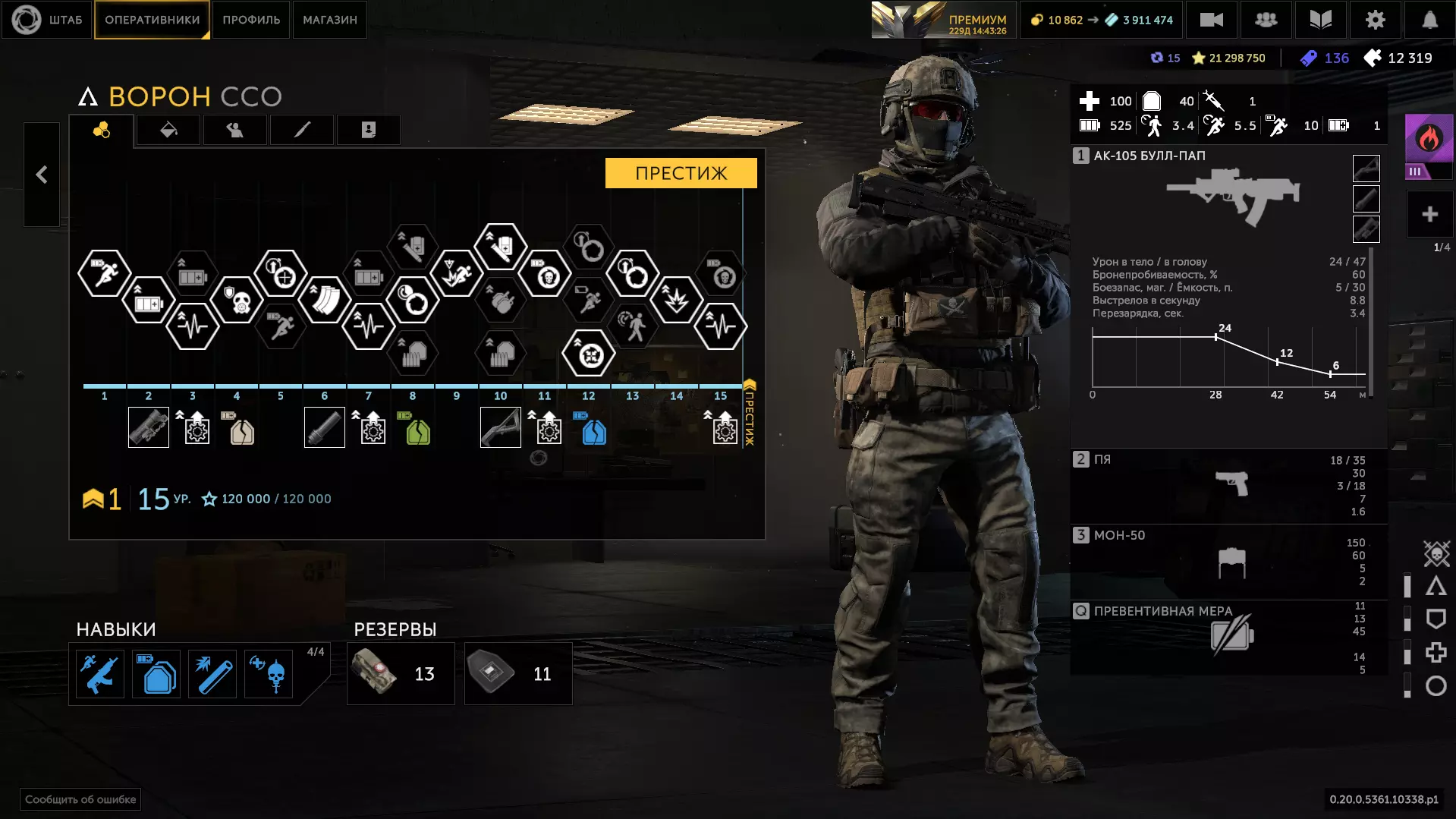
Task: Open the camera icon in top bar
Action: click(1211, 20)
